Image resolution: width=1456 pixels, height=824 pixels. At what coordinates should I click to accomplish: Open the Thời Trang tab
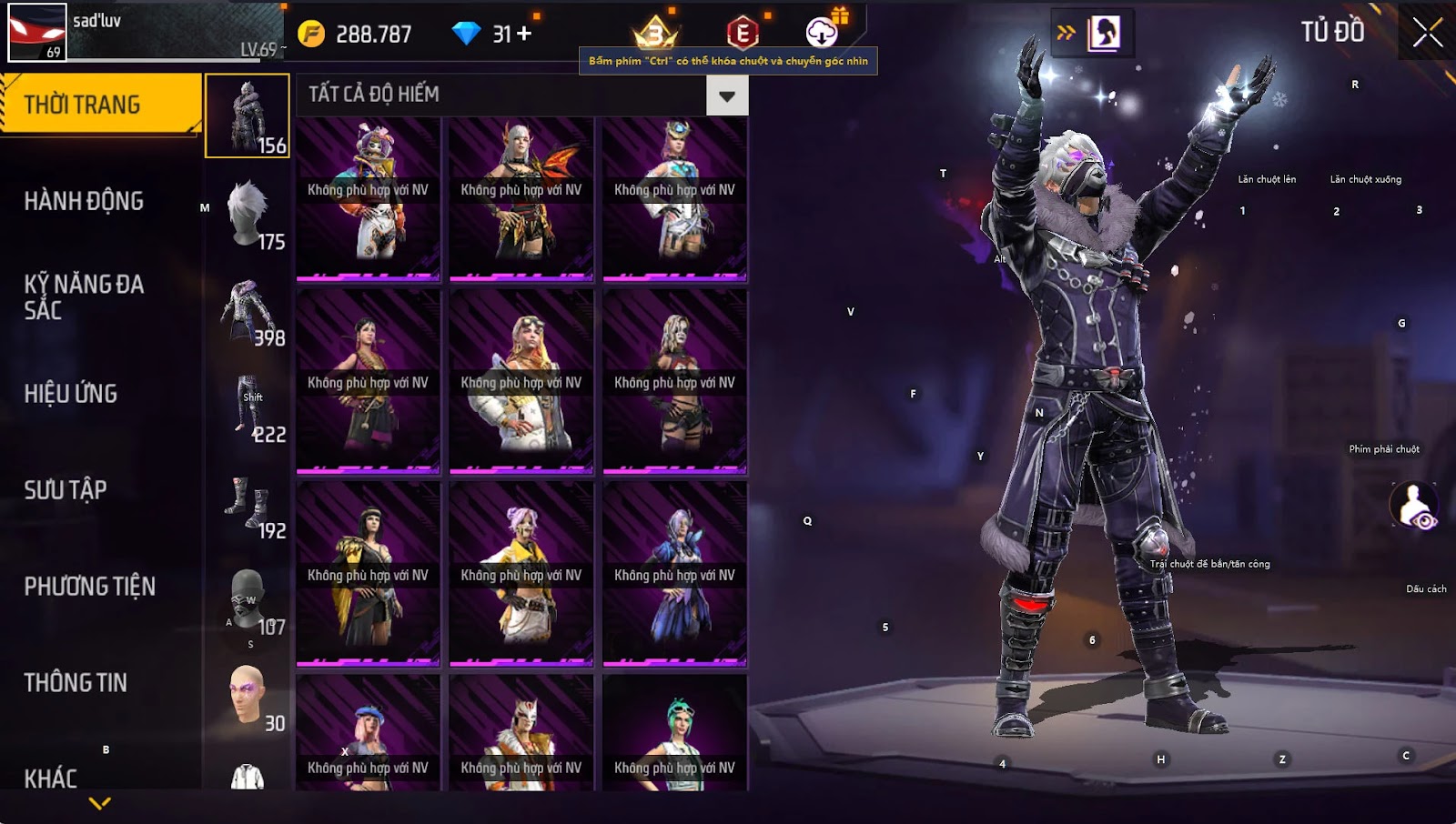(100, 105)
